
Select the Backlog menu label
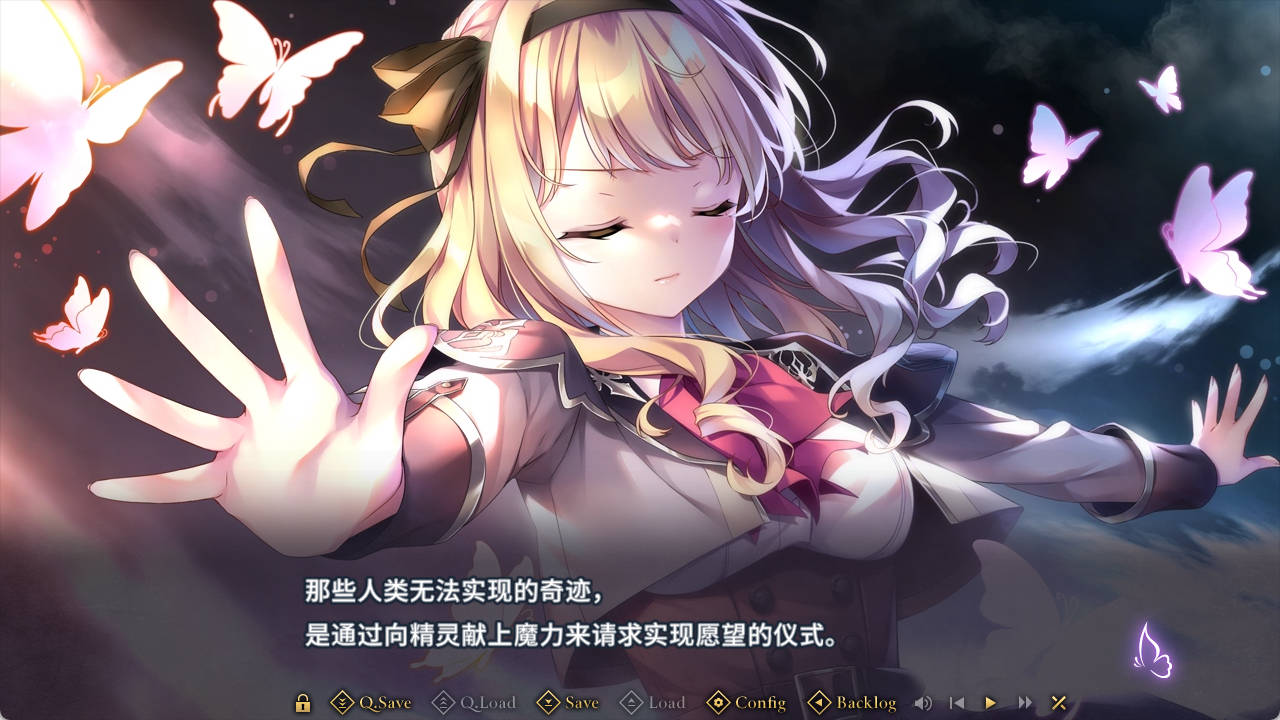point(866,703)
